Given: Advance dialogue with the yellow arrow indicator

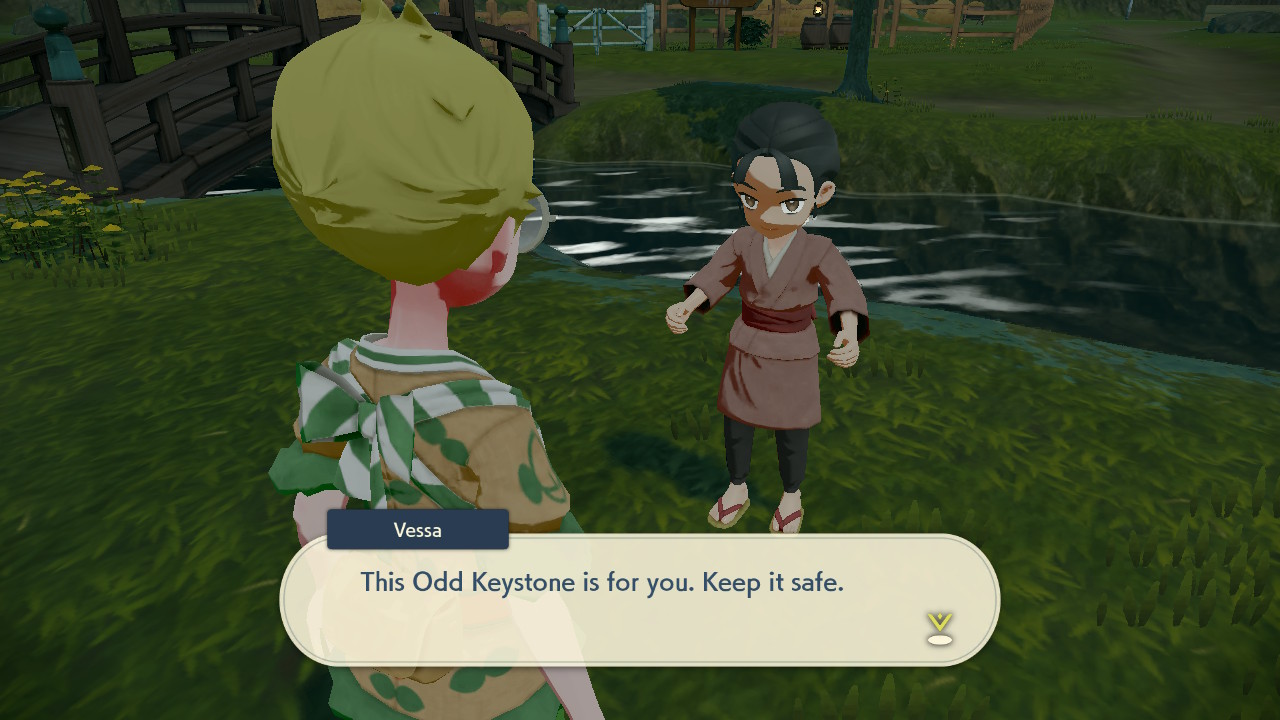Looking at the screenshot, I should (939, 628).
